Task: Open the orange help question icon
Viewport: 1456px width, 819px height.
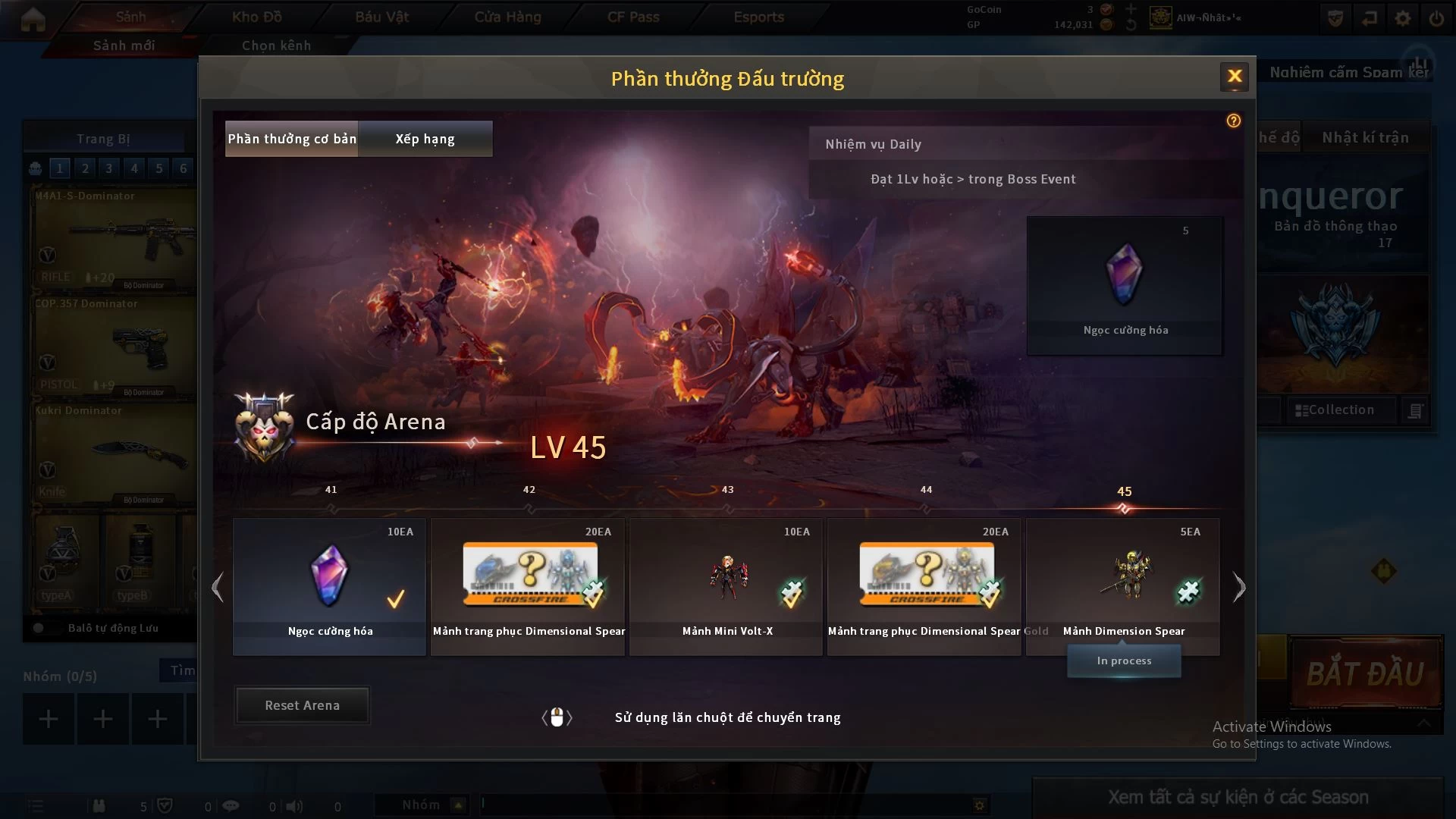Action: tap(1234, 121)
